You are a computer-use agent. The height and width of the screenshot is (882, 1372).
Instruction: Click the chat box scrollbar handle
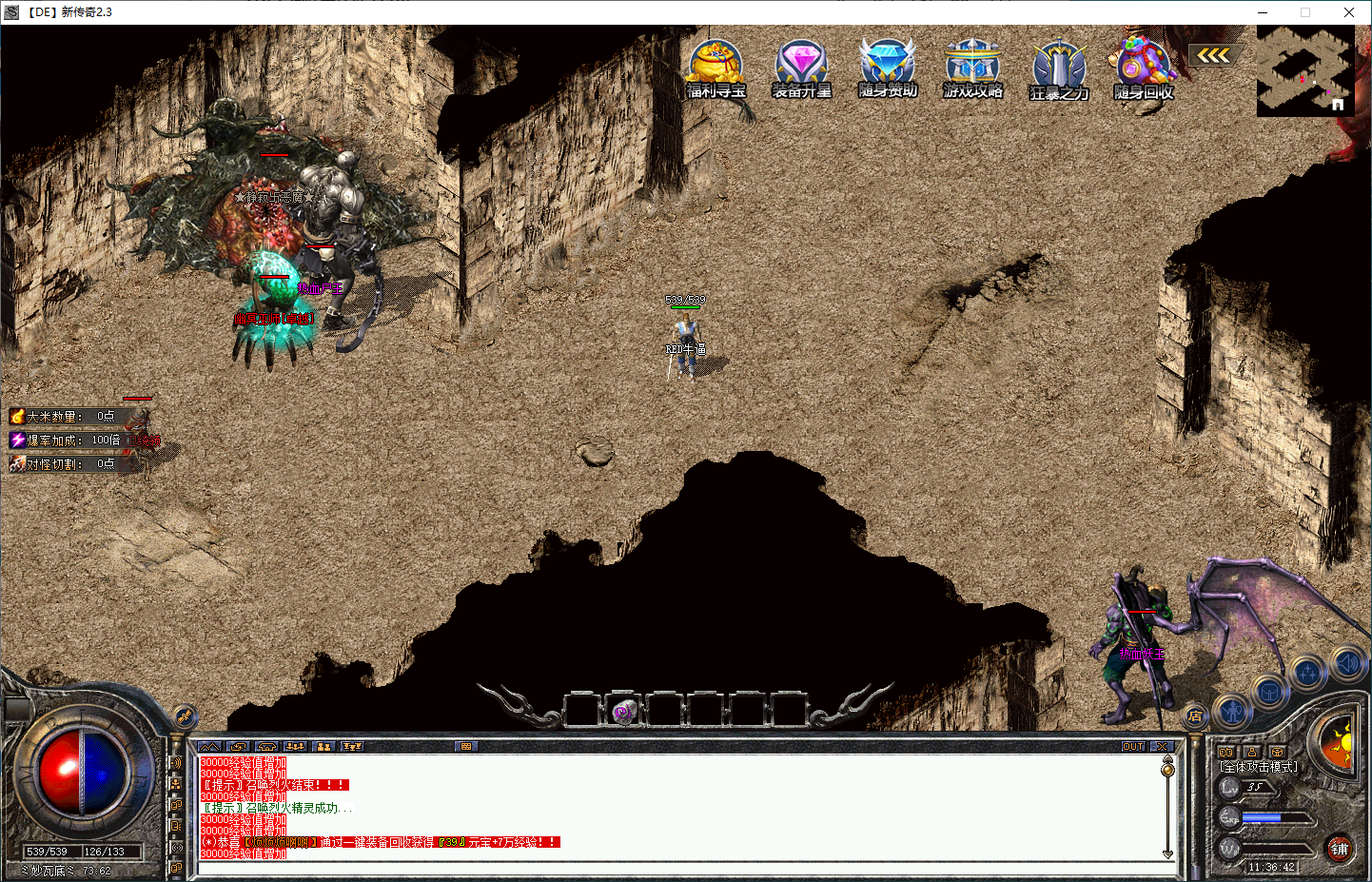coord(1167,769)
